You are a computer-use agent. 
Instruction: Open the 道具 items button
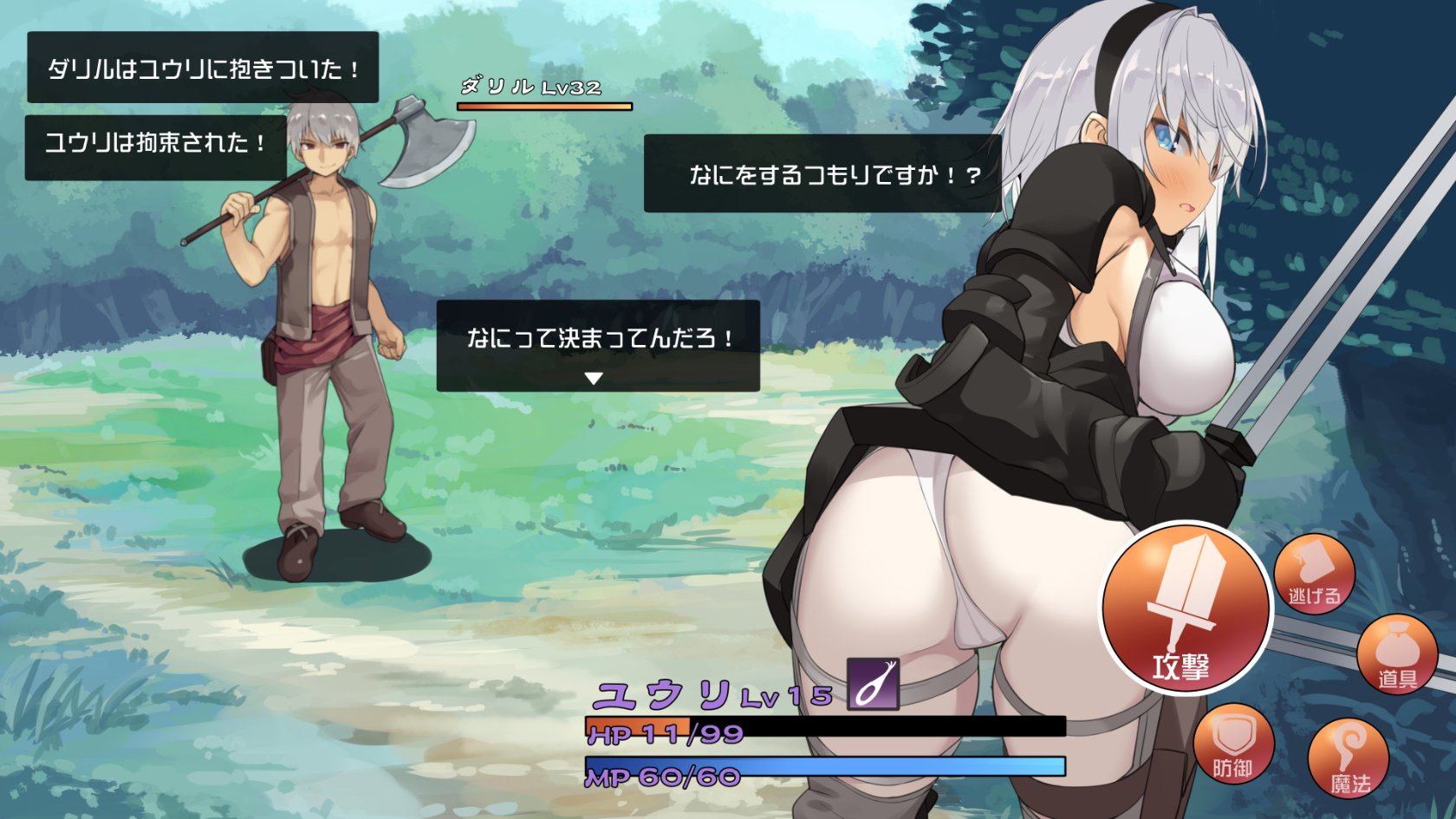(1397, 655)
